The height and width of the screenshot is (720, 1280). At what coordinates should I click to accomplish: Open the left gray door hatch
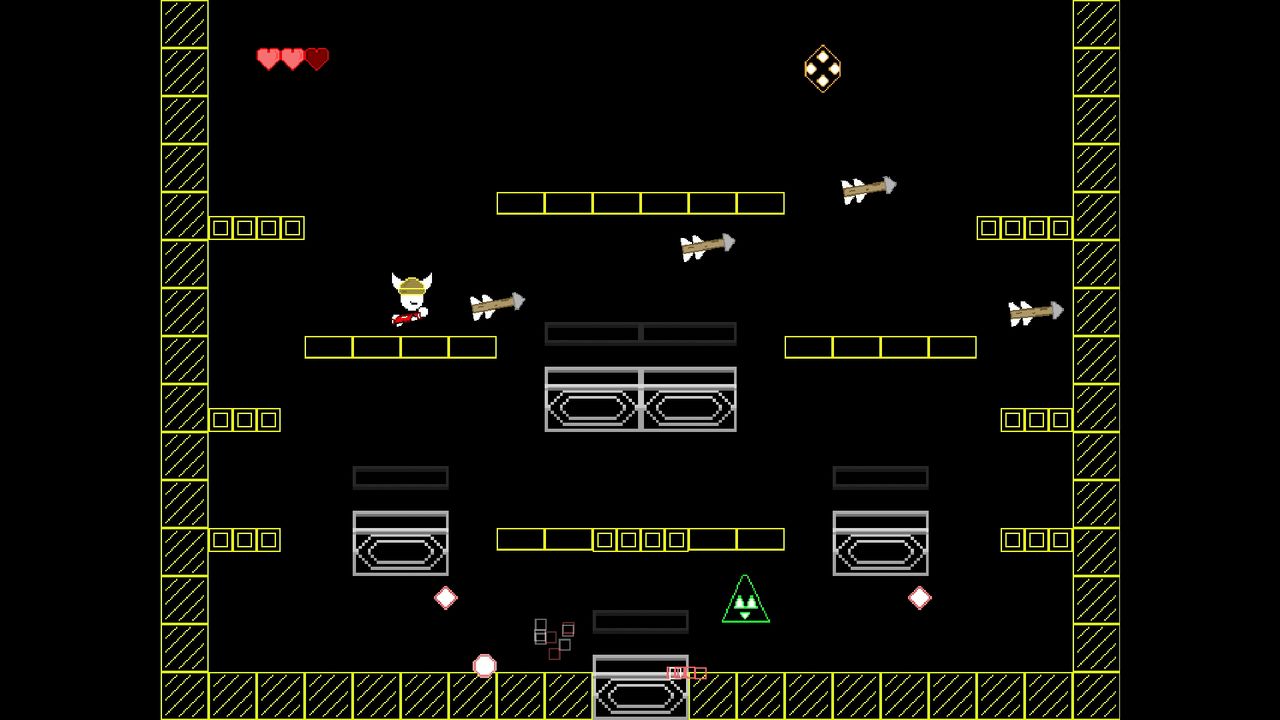click(x=400, y=545)
